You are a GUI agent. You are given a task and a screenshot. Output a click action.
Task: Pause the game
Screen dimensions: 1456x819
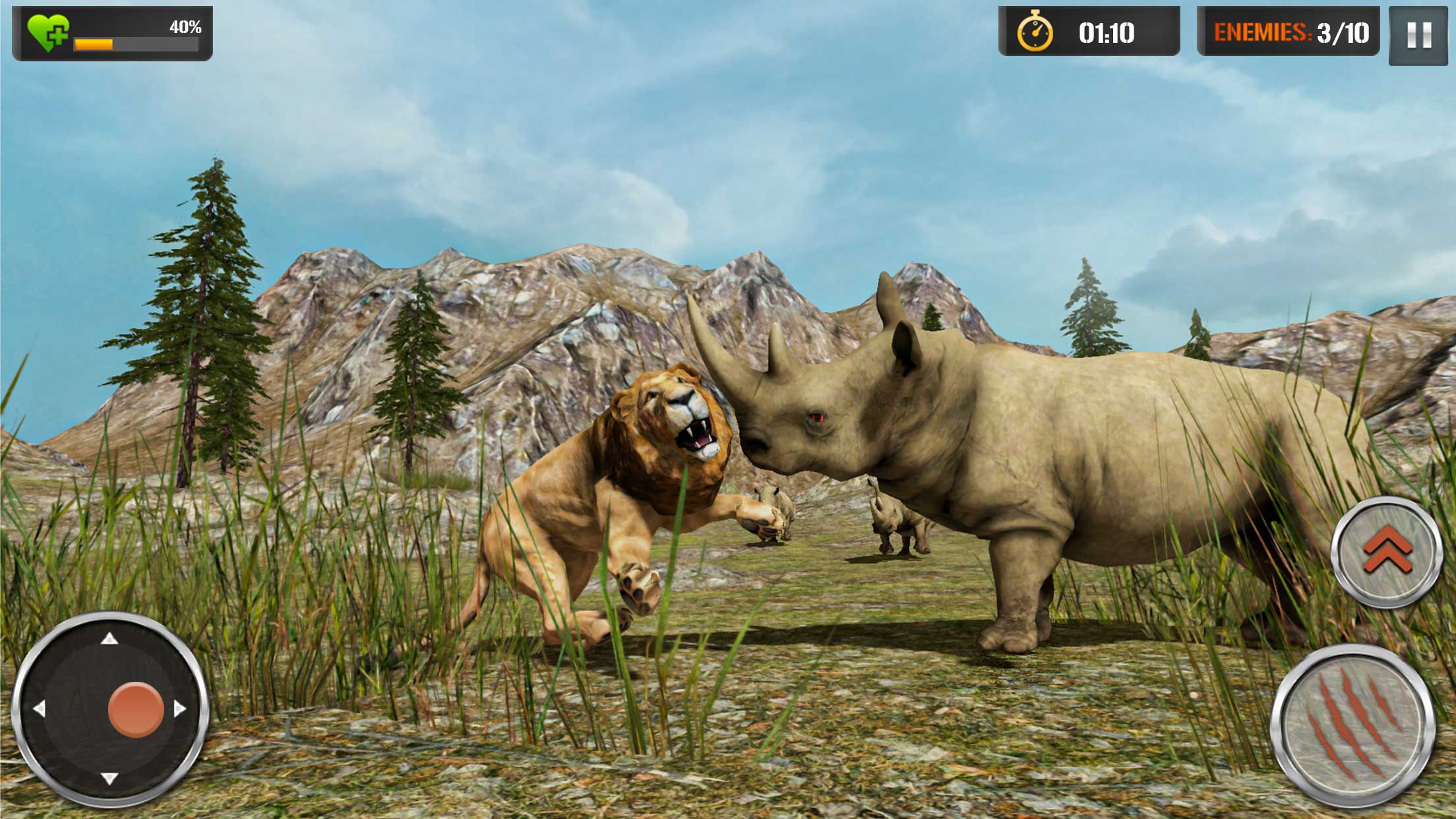pyautogui.click(x=1418, y=36)
